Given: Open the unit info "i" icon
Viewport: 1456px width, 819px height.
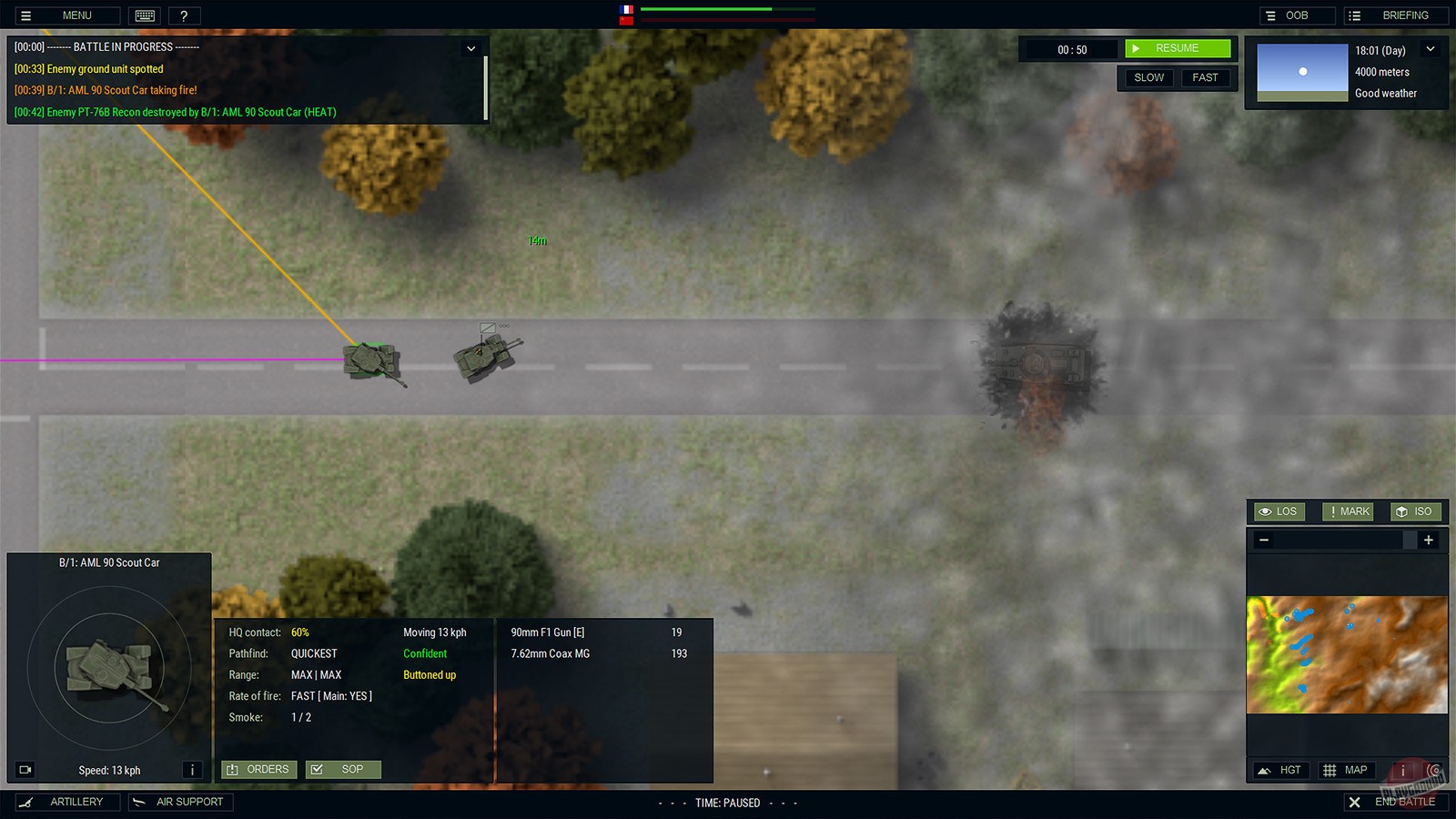Looking at the screenshot, I should 192,770.
